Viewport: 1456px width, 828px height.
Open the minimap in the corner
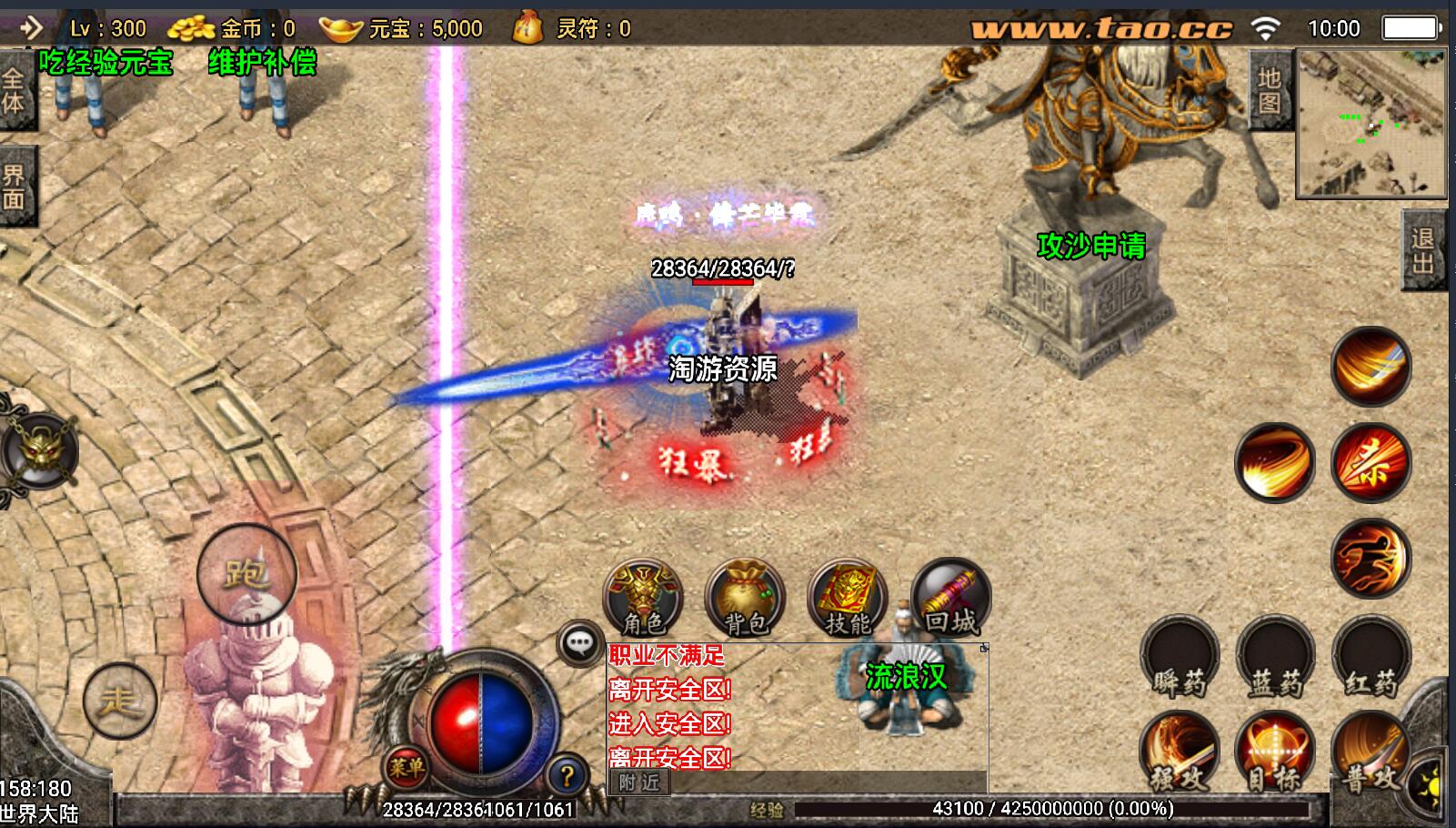1371,123
